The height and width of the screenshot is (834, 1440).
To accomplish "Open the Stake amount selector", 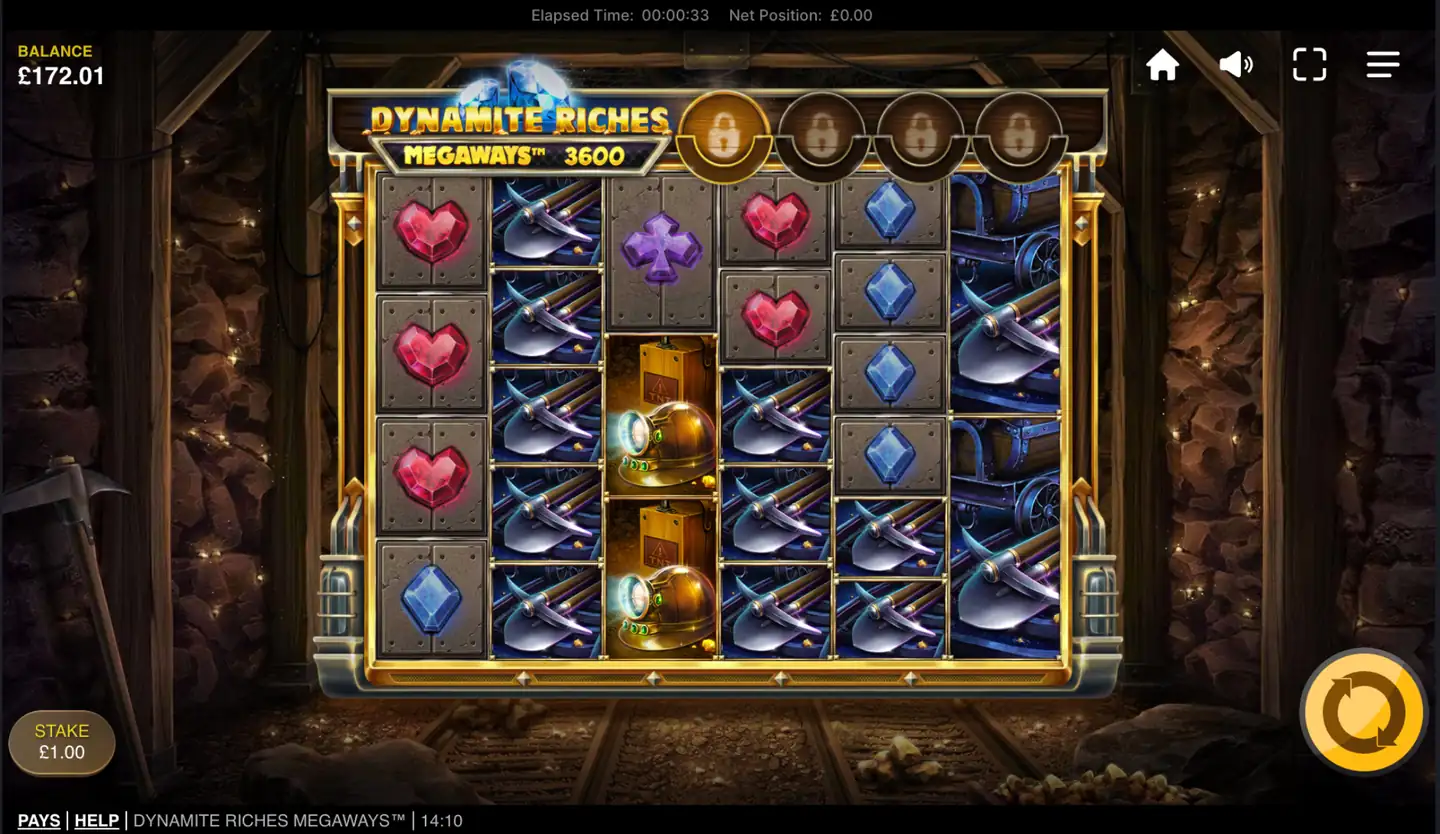I will pyautogui.click(x=61, y=741).
